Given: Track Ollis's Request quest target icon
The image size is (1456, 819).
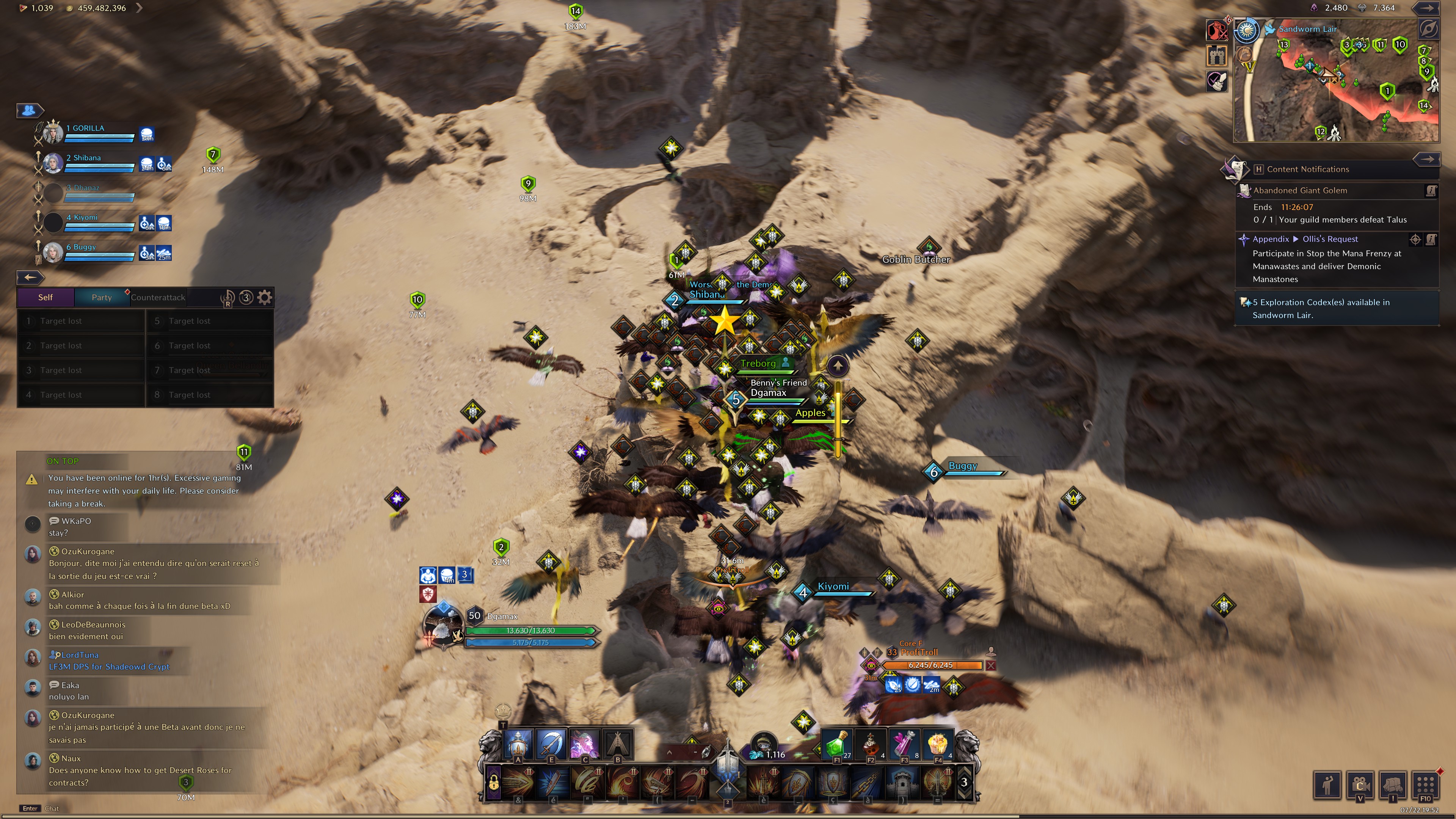Looking at the screenshot, I should click(x=1415, y=240).
